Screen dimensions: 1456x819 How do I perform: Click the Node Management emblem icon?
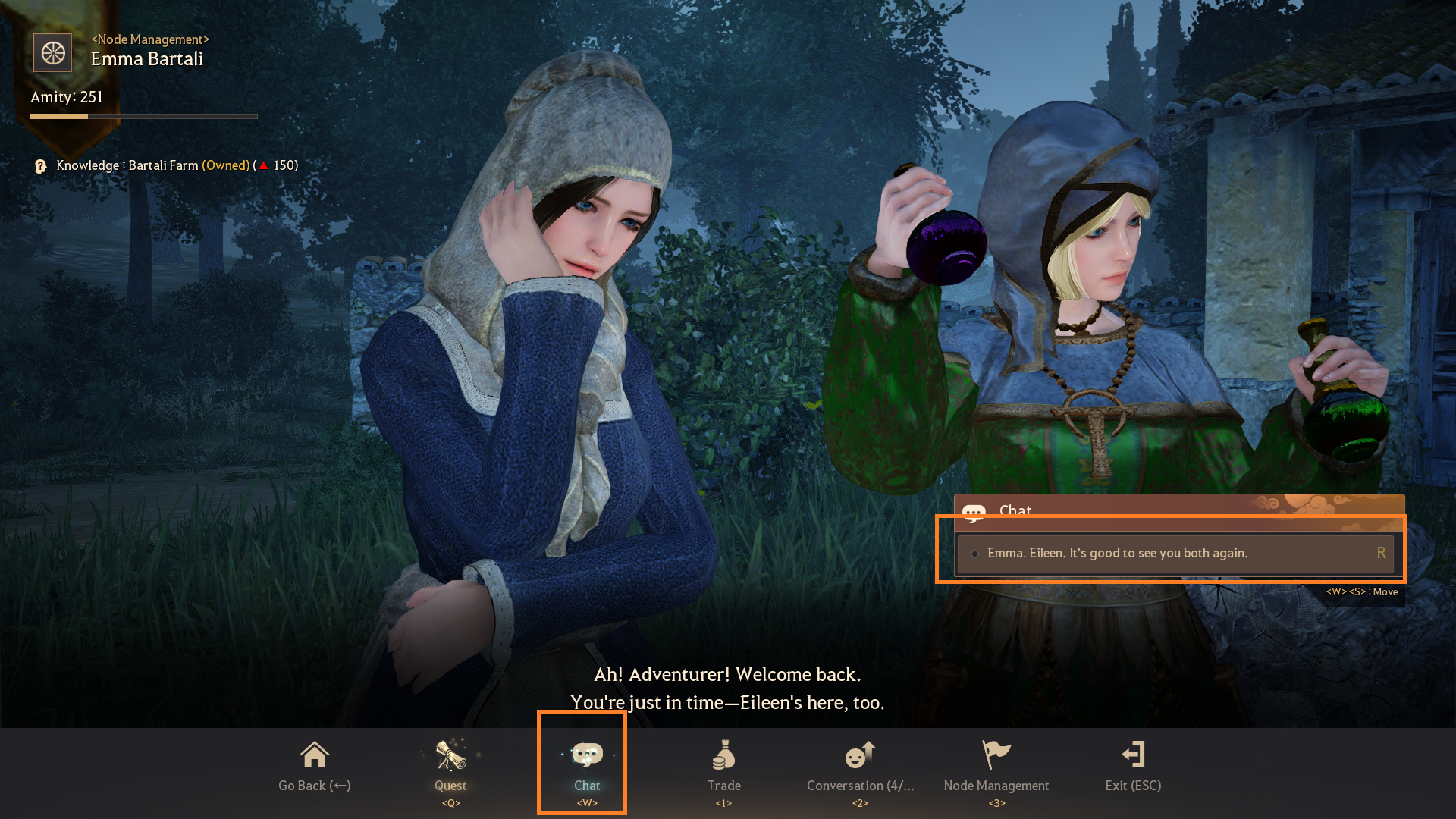(x=52, y=53)
